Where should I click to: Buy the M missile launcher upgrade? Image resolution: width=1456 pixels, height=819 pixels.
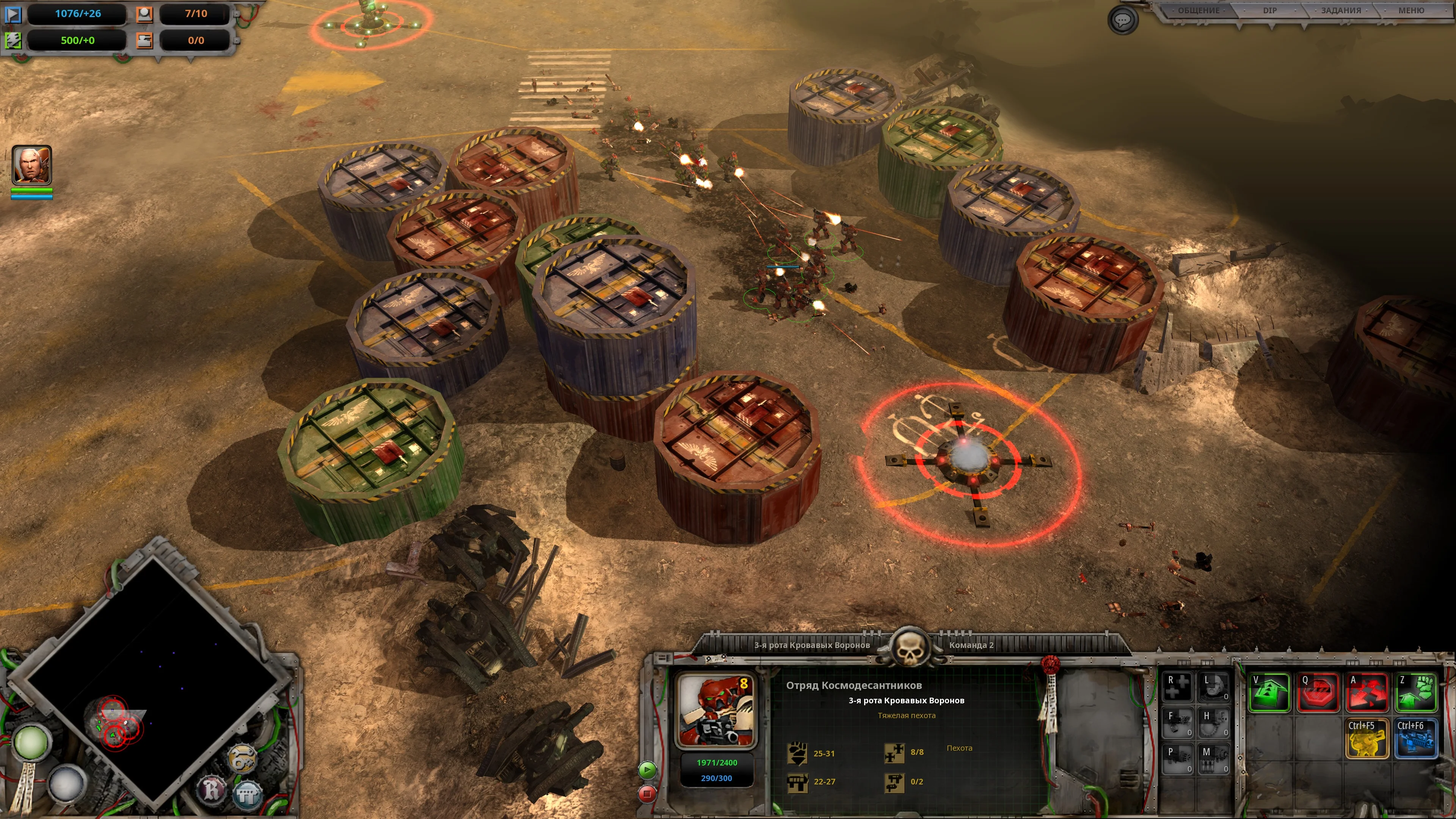1213,759
